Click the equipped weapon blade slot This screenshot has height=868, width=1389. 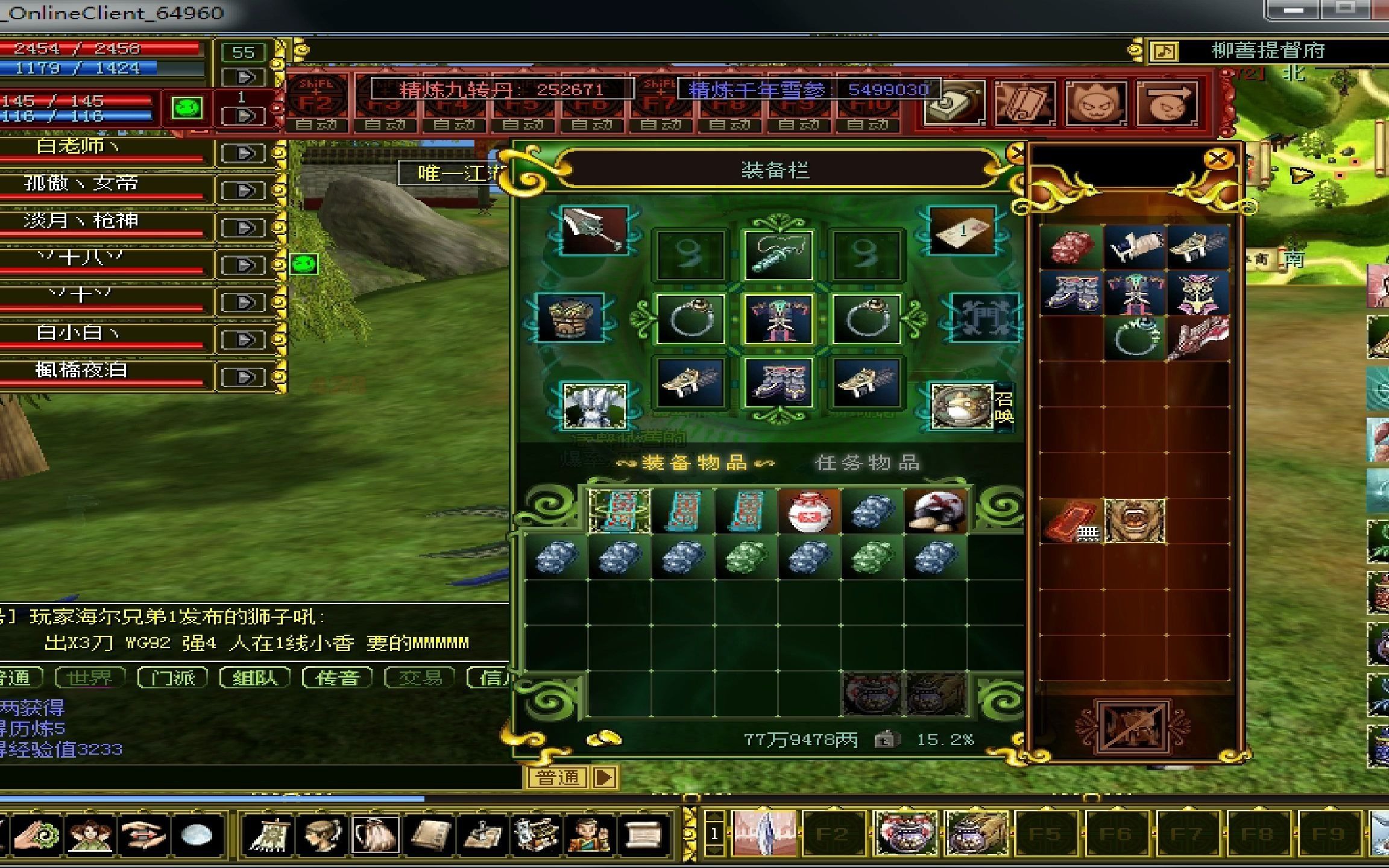tap(594, 230)
